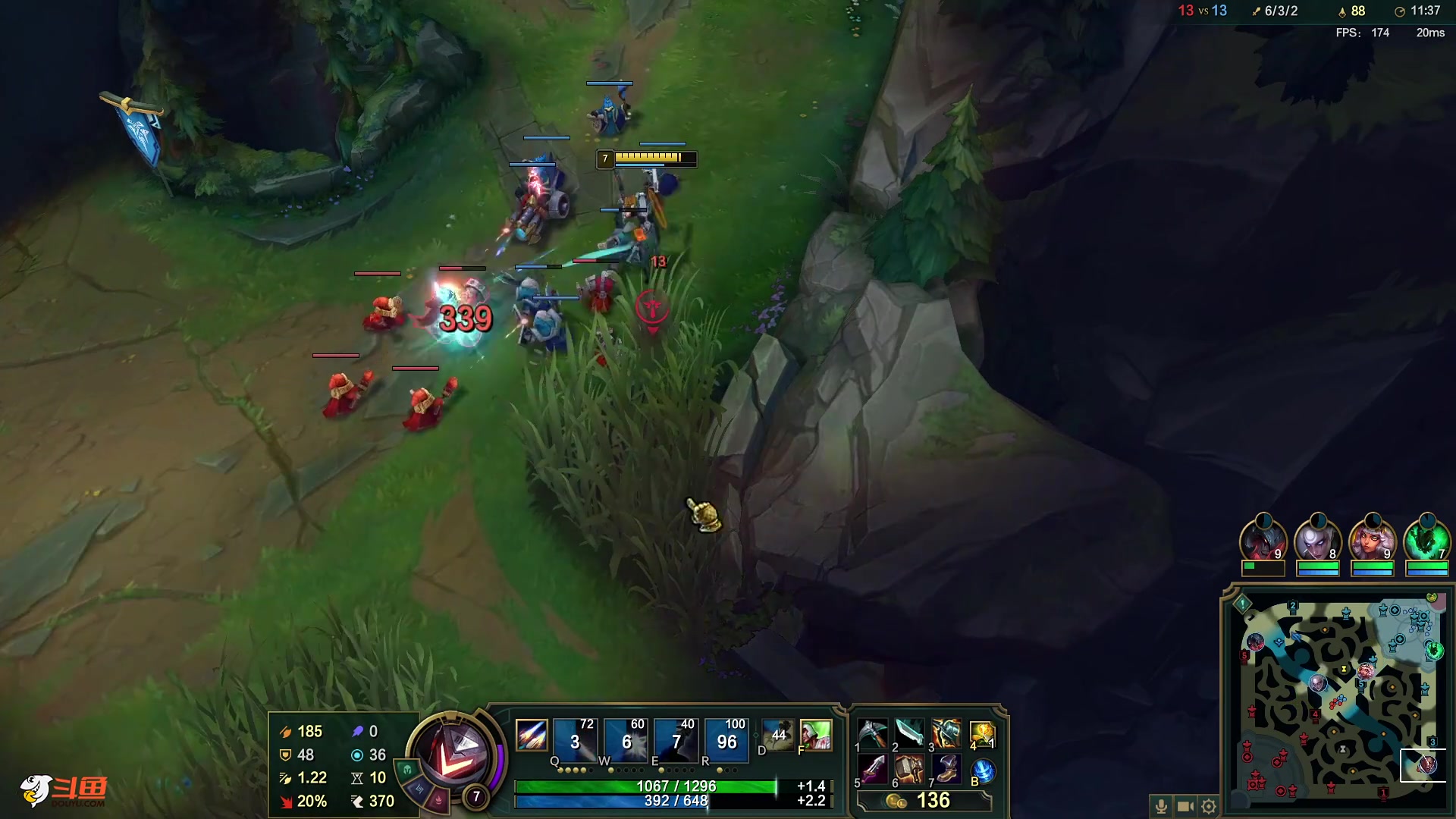Select the pickaxe in item slot 1
The height and width of the screenshot is (819, 1456).
click(872, 733)
